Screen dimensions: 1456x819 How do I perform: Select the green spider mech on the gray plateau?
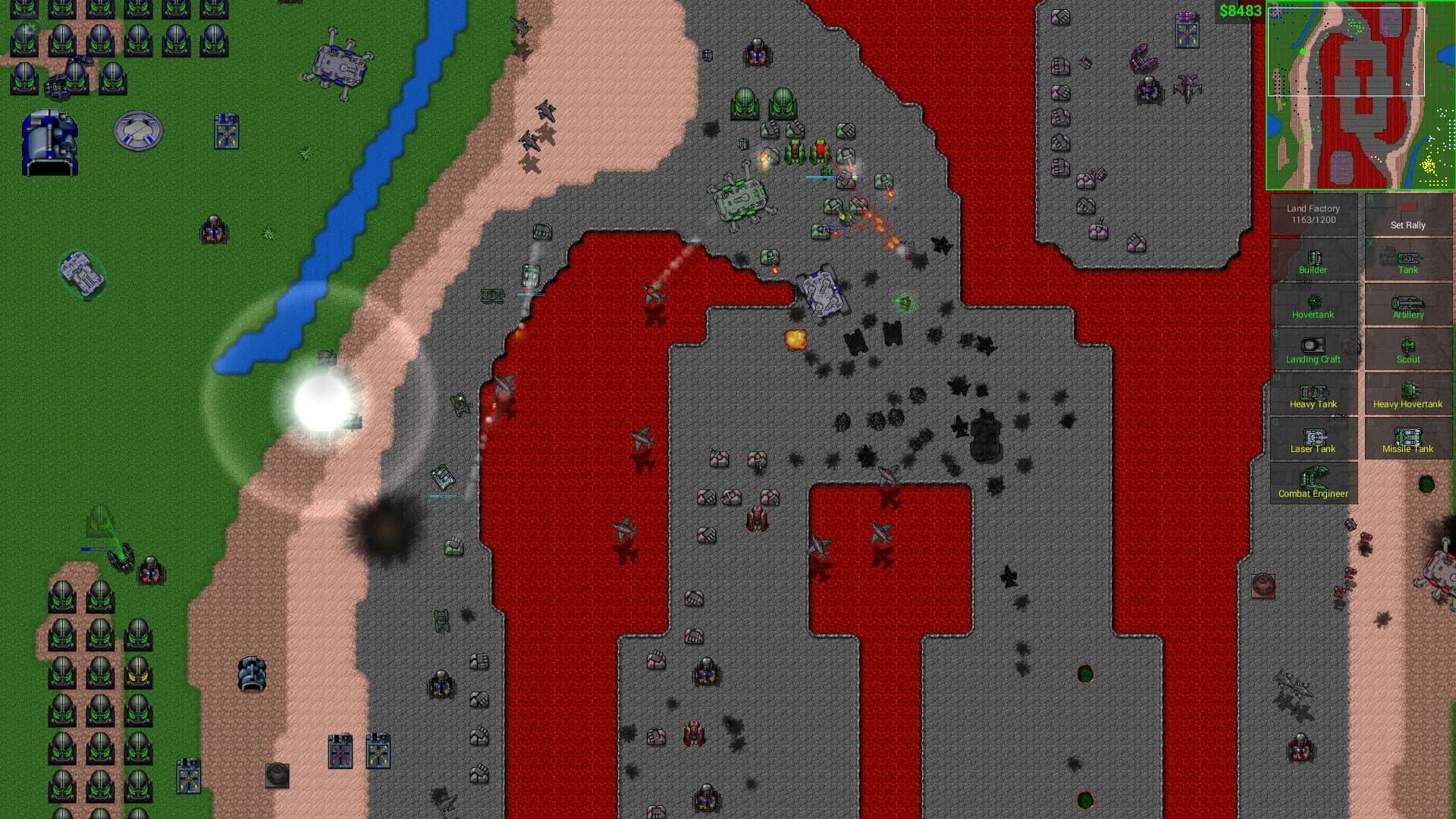739,197
